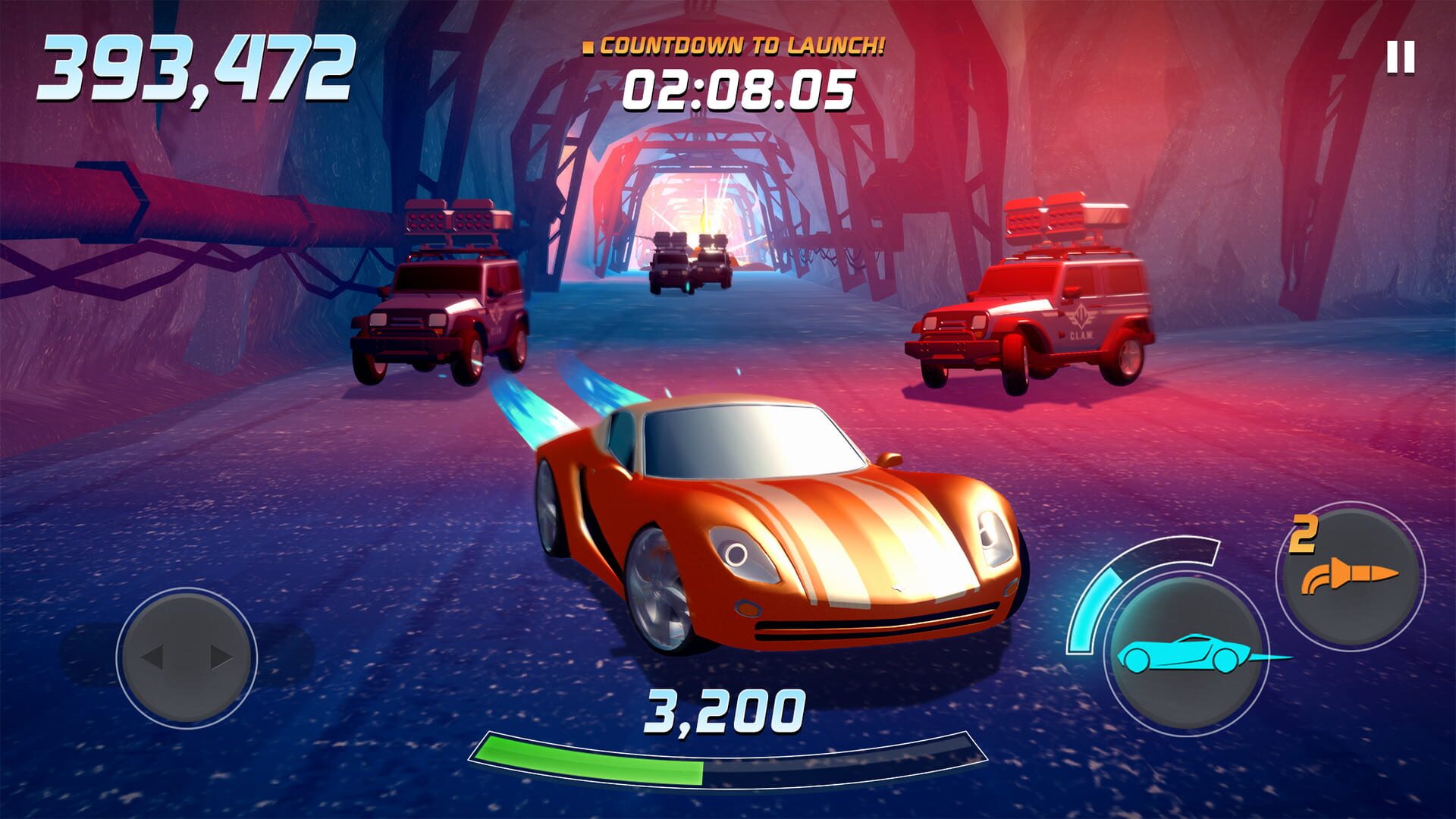Activate the cyan car boost button
Viewport: 1456px width, 819px height.
pyautogui.click(x=1183, y=654)
